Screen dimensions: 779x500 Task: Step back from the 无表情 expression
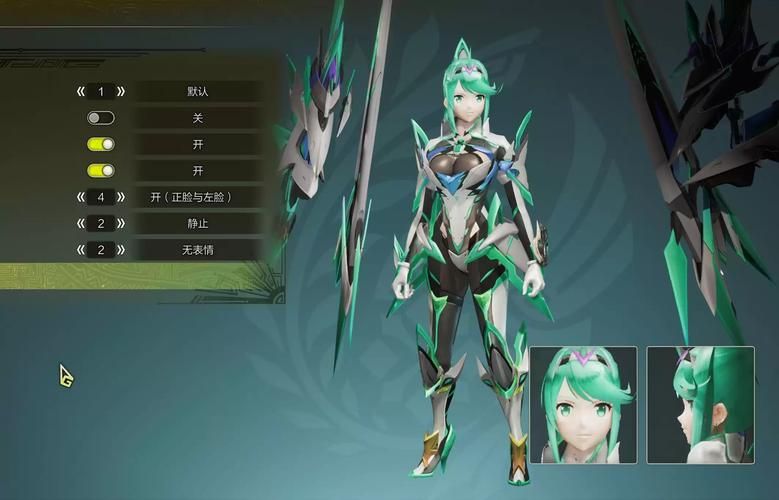81,250
